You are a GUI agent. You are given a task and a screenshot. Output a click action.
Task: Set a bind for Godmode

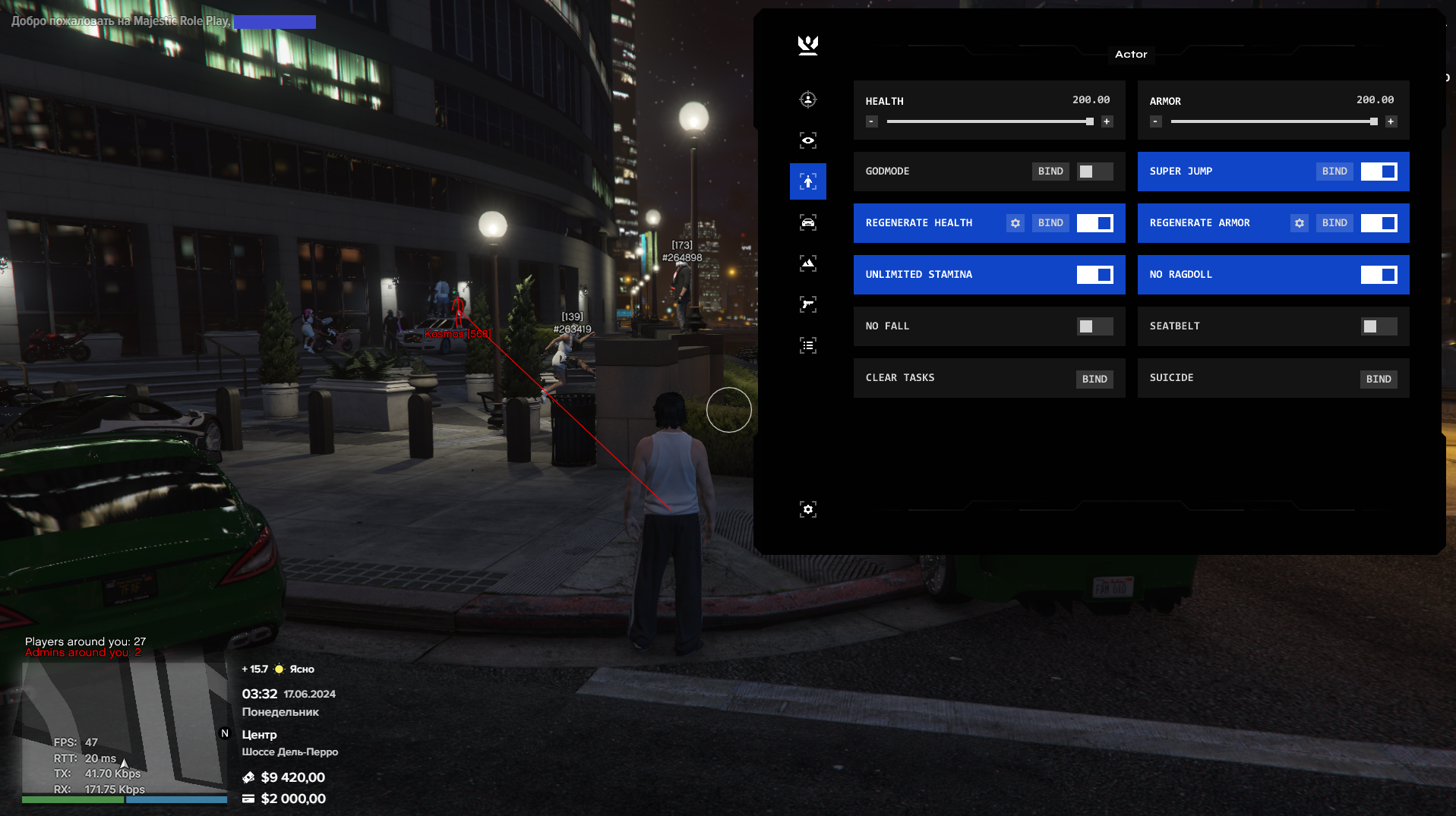pyautogui.click(x=1050, y=172)
